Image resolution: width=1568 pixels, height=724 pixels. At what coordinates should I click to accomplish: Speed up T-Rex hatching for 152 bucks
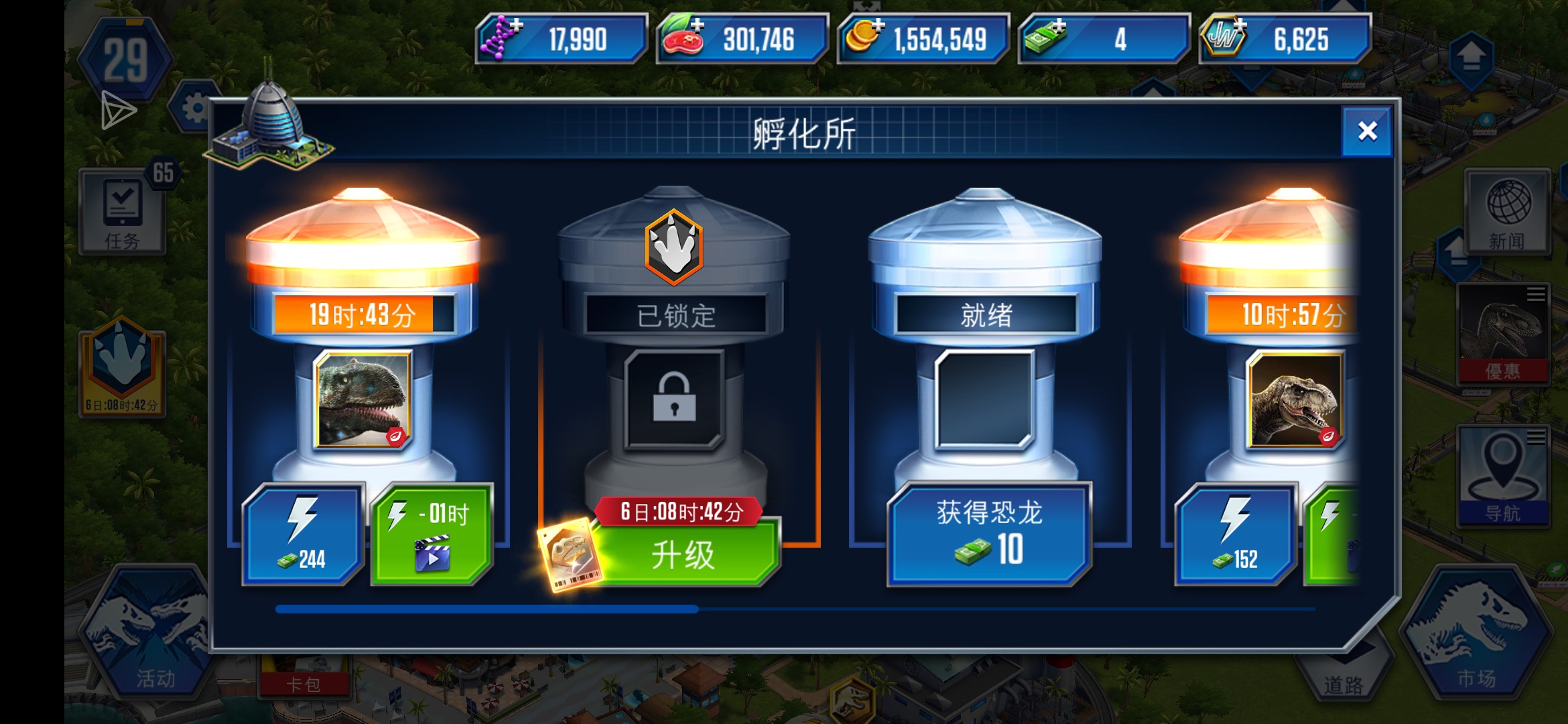pos(1236,535)
